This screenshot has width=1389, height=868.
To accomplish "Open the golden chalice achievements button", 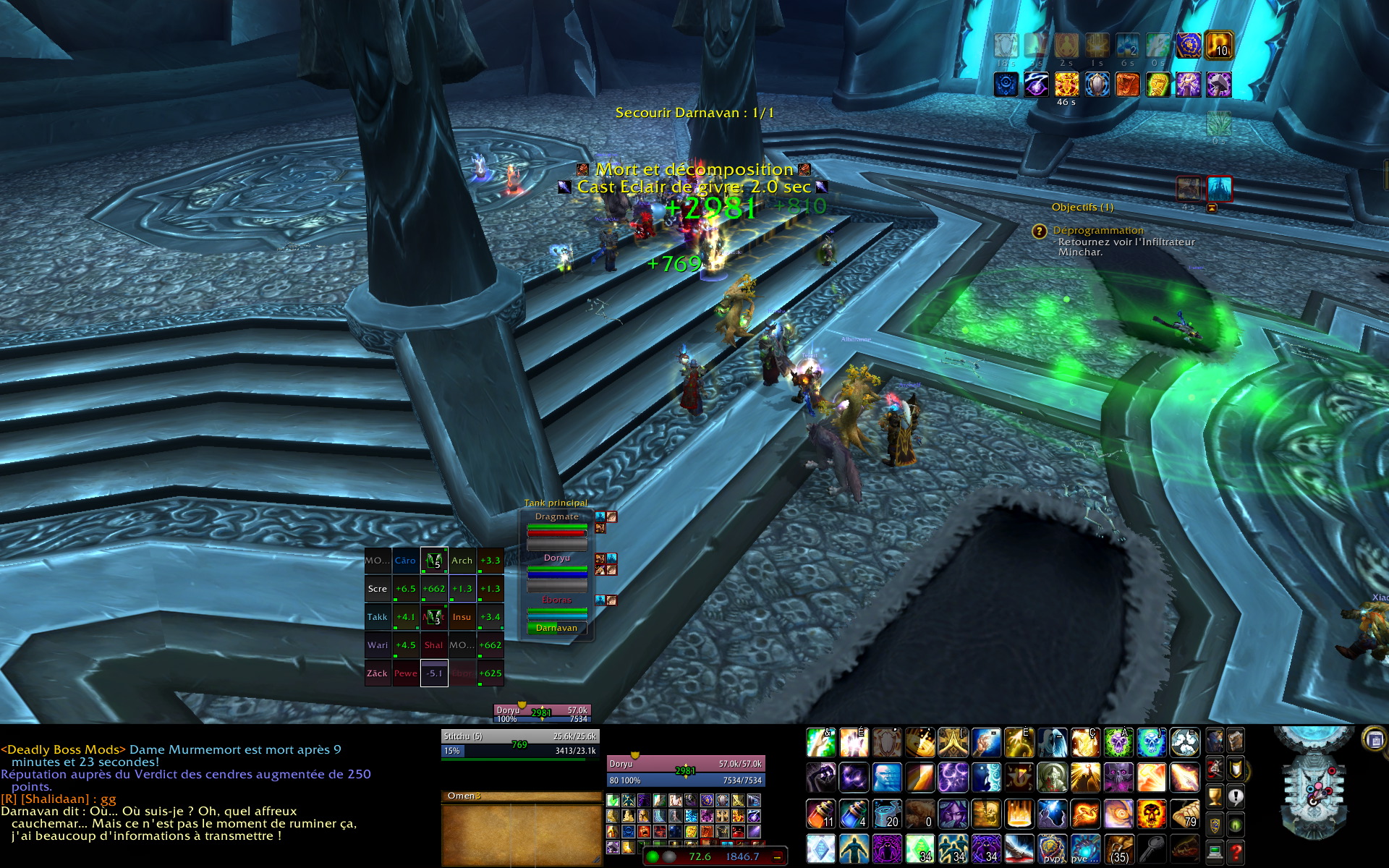I will point(1215,797).
